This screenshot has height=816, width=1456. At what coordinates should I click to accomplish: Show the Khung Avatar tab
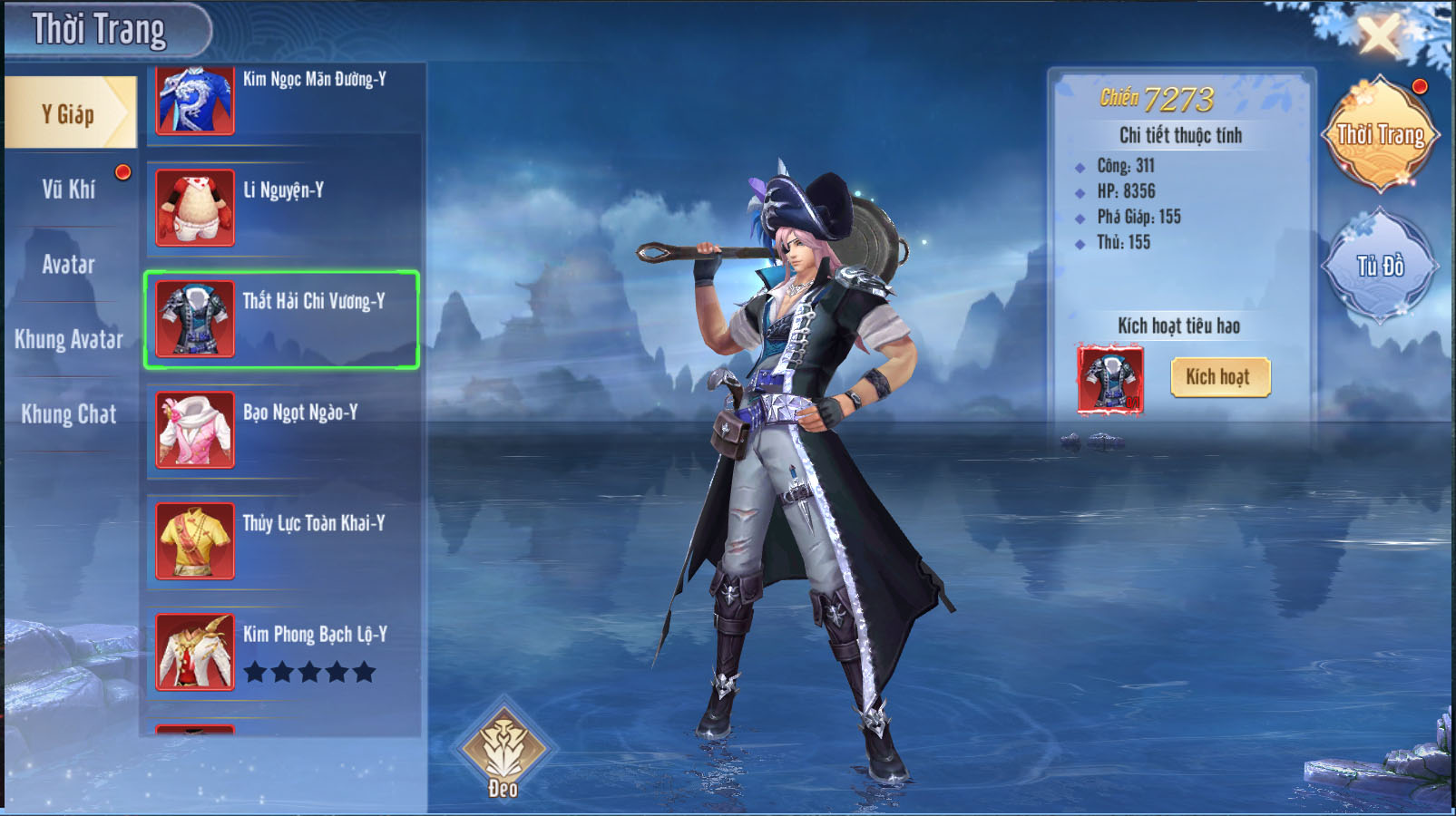coord(69,339)
